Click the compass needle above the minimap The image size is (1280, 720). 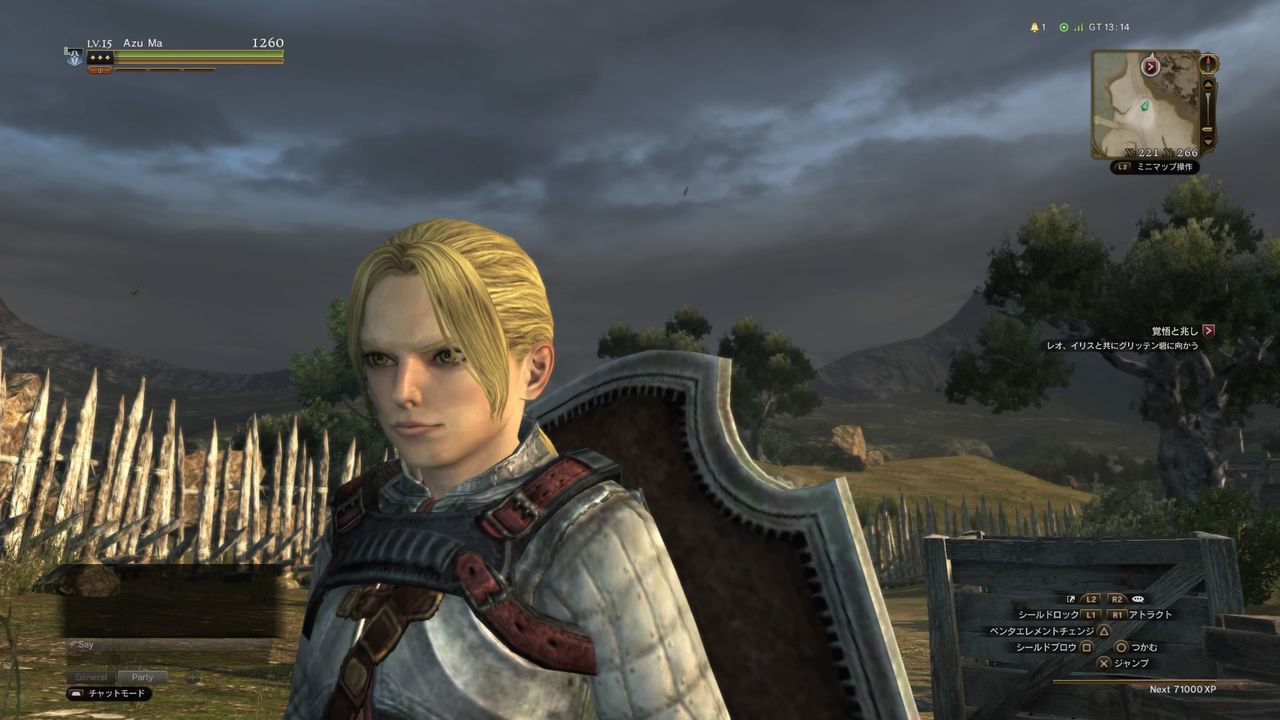tap(1208, 64)
